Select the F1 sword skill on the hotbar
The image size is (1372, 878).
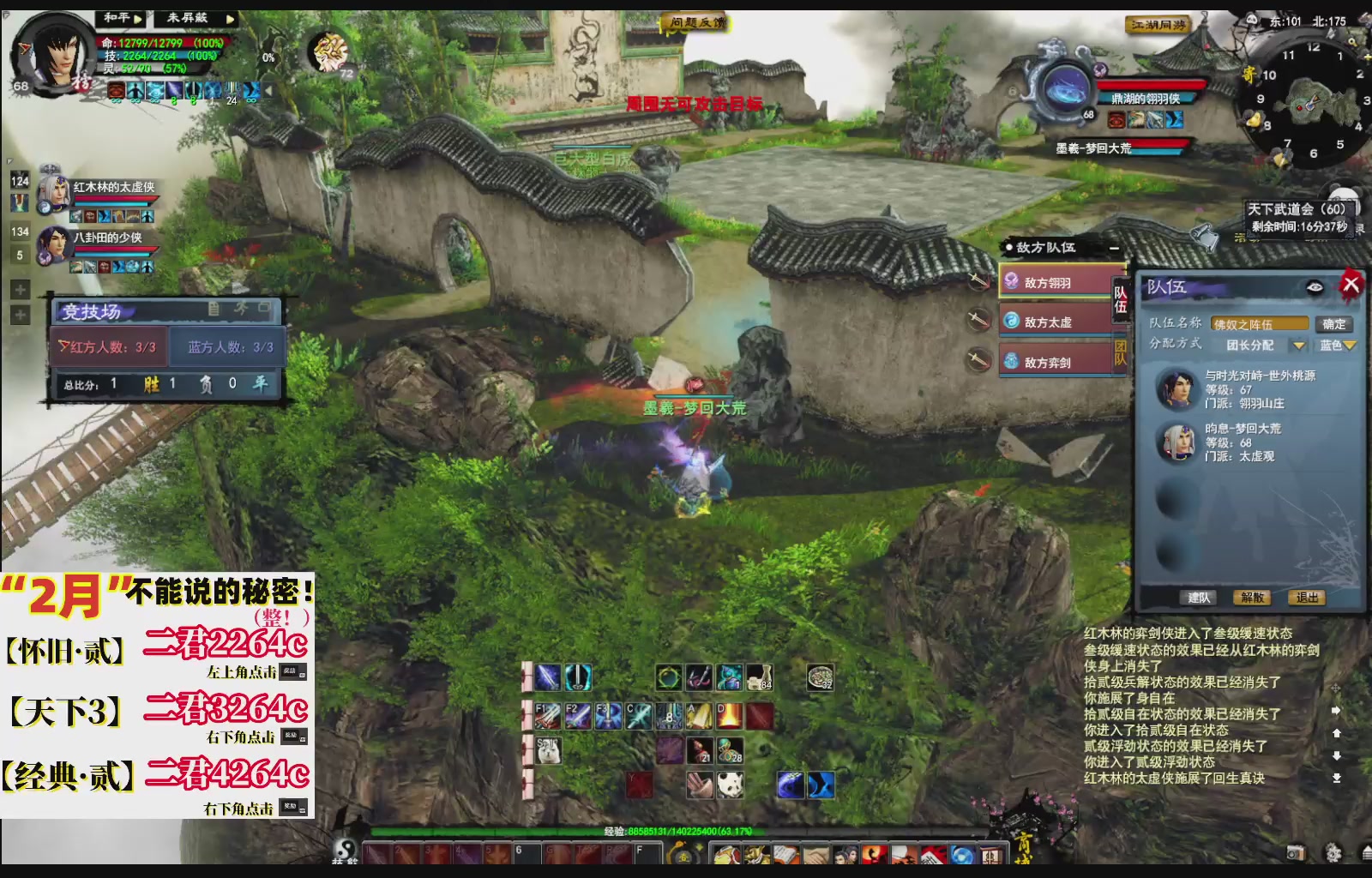(x=549, y=716)
